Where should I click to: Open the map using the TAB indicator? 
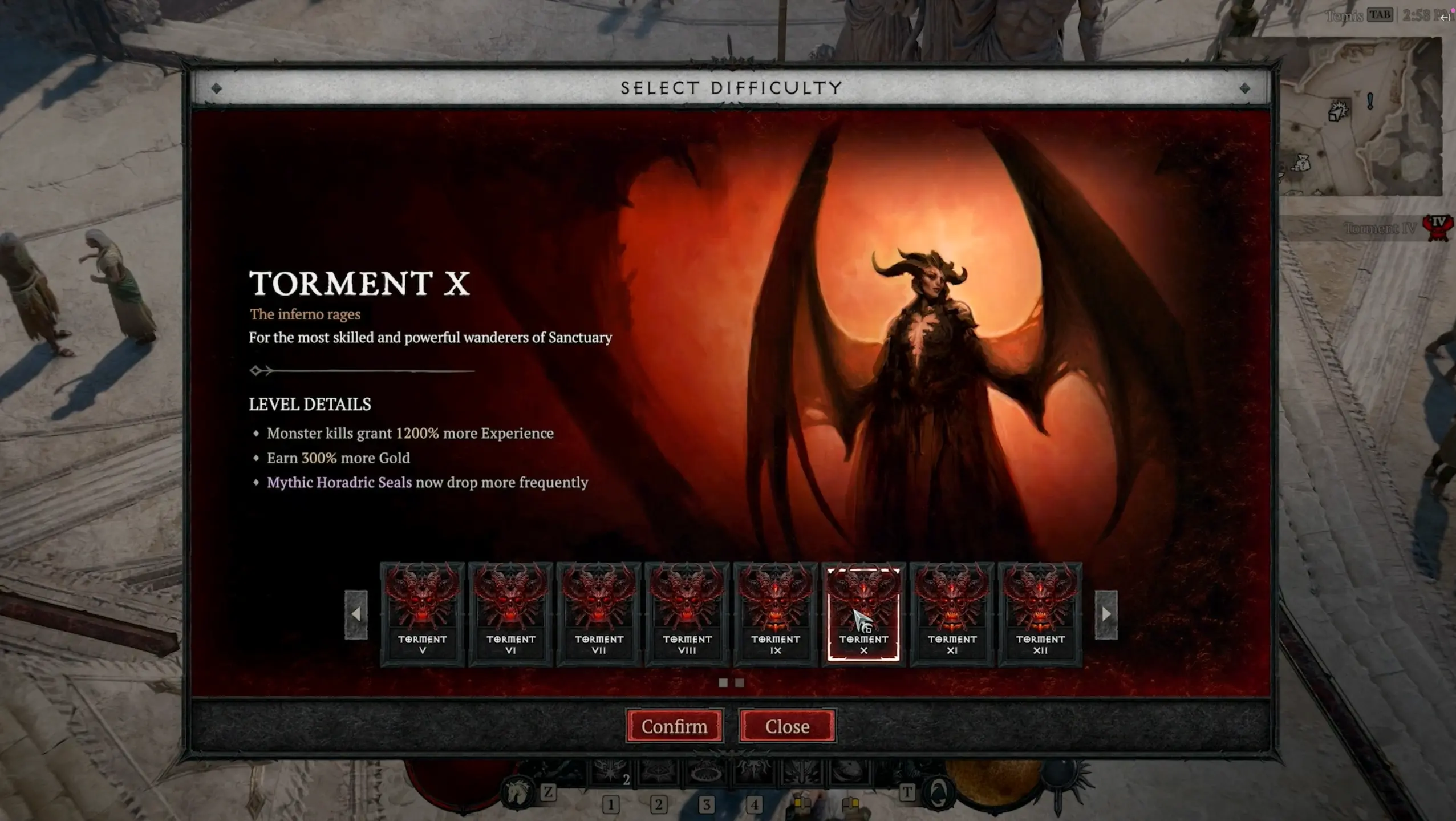click(1380, 15)
